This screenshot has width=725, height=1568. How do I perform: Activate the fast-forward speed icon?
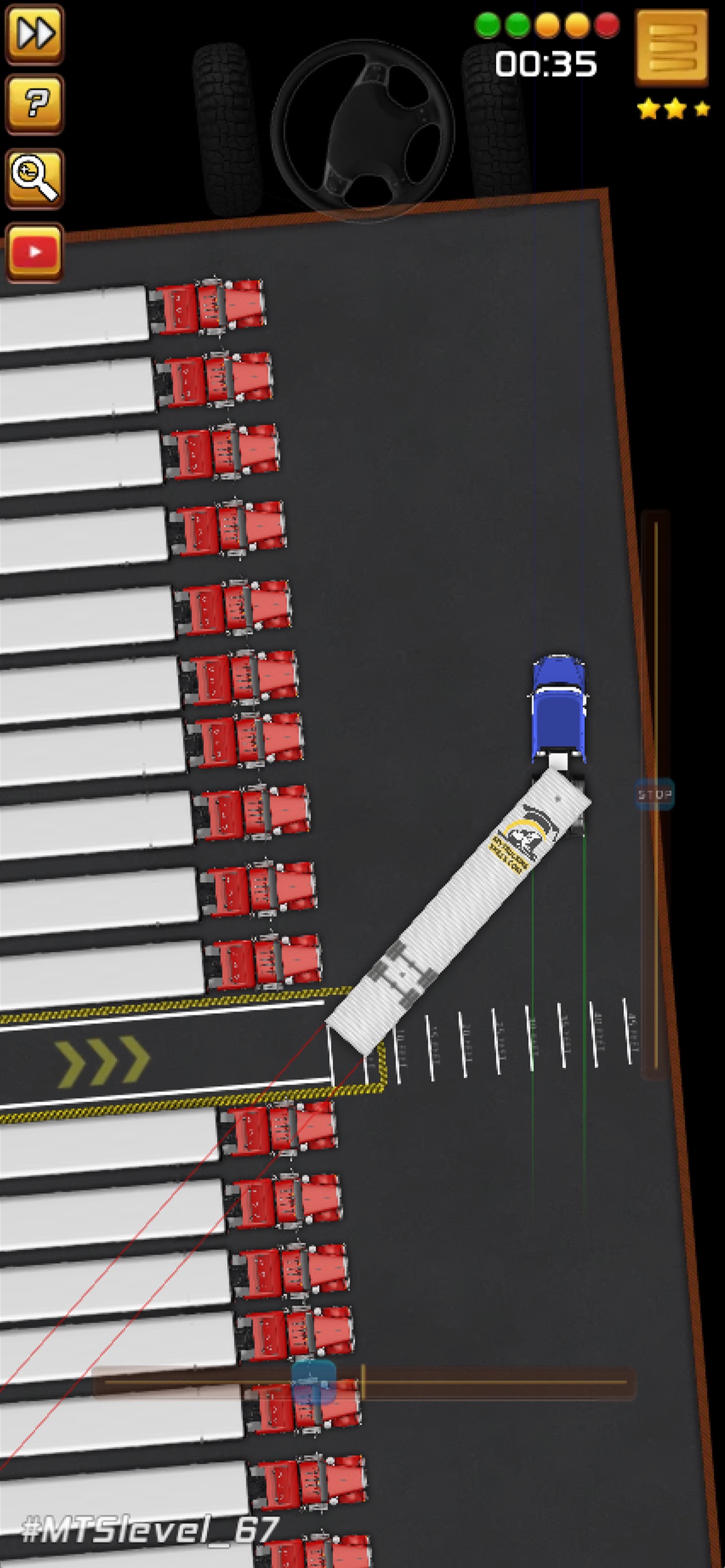tap(34, 34)
